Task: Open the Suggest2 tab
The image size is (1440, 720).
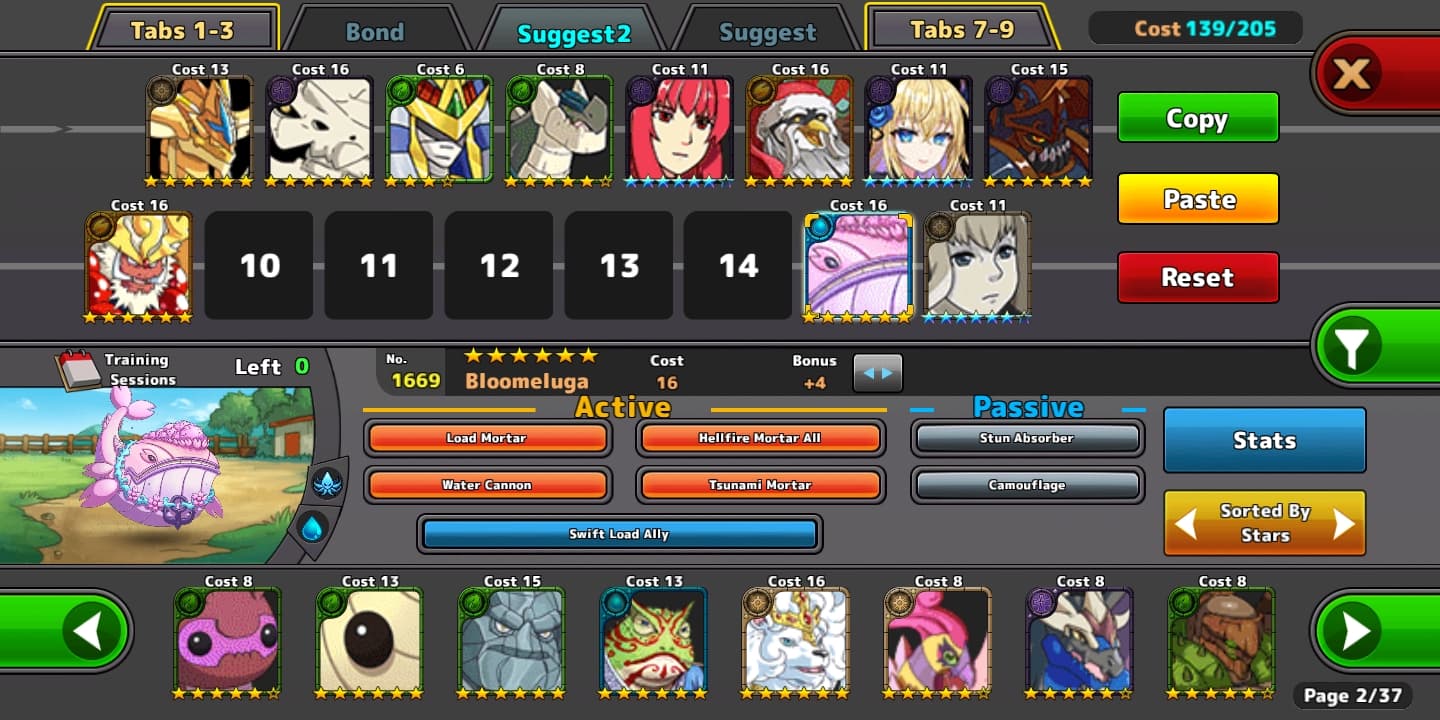Action: (x=573, y=32)
